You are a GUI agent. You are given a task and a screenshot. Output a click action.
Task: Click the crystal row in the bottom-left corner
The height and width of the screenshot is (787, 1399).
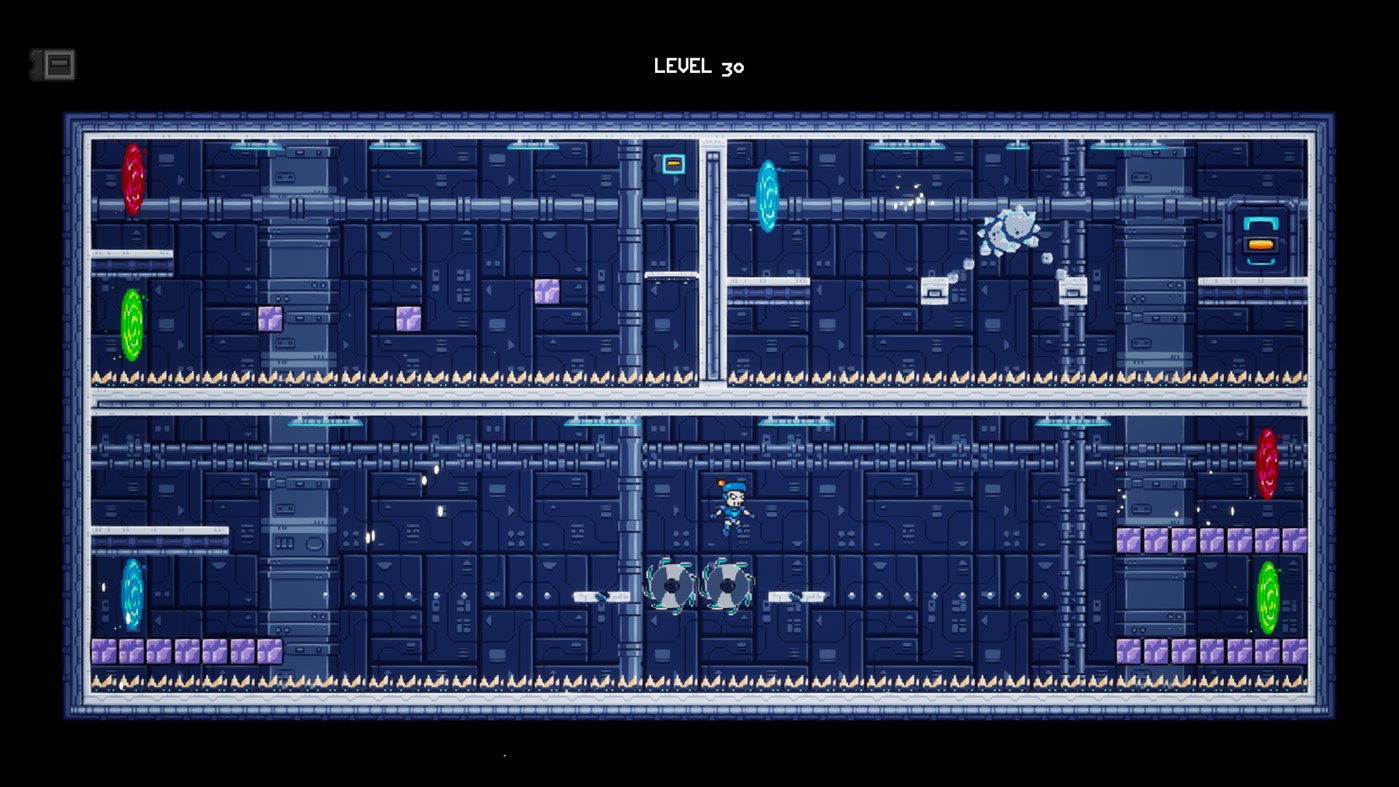pyautogui.click(x=185, y=651)
